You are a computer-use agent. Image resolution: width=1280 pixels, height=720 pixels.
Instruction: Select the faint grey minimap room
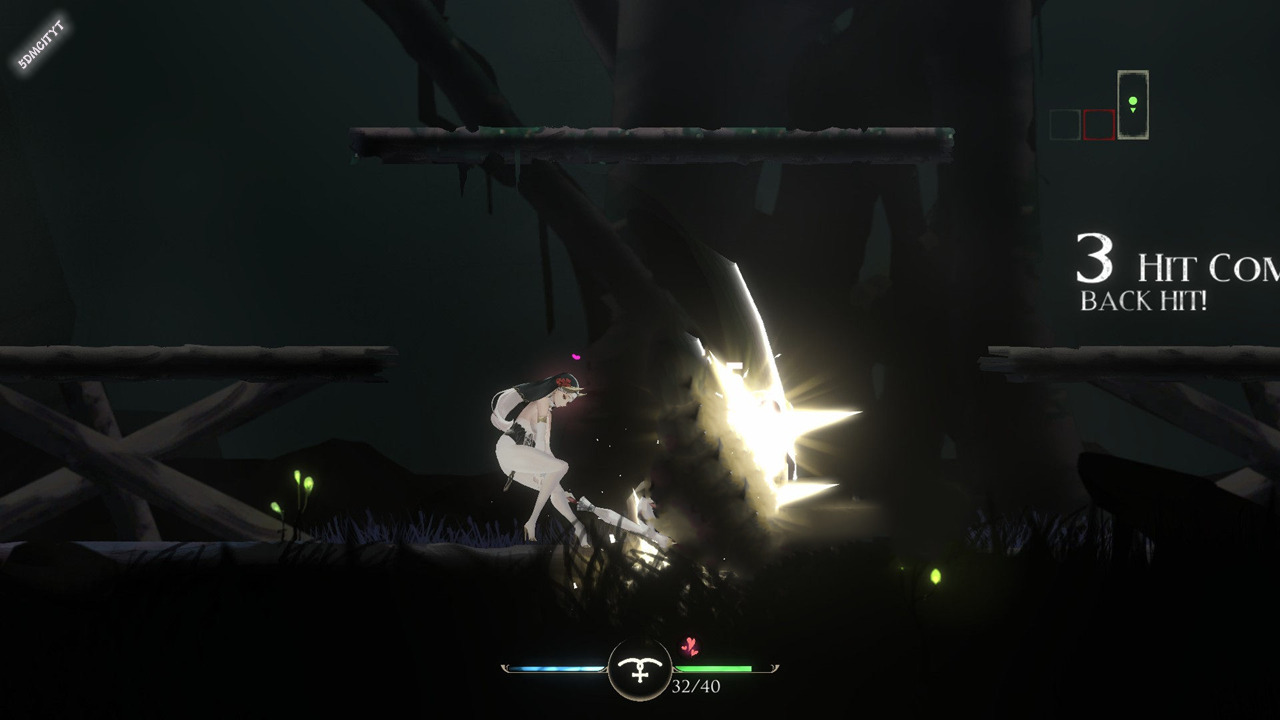(1065, 125)
